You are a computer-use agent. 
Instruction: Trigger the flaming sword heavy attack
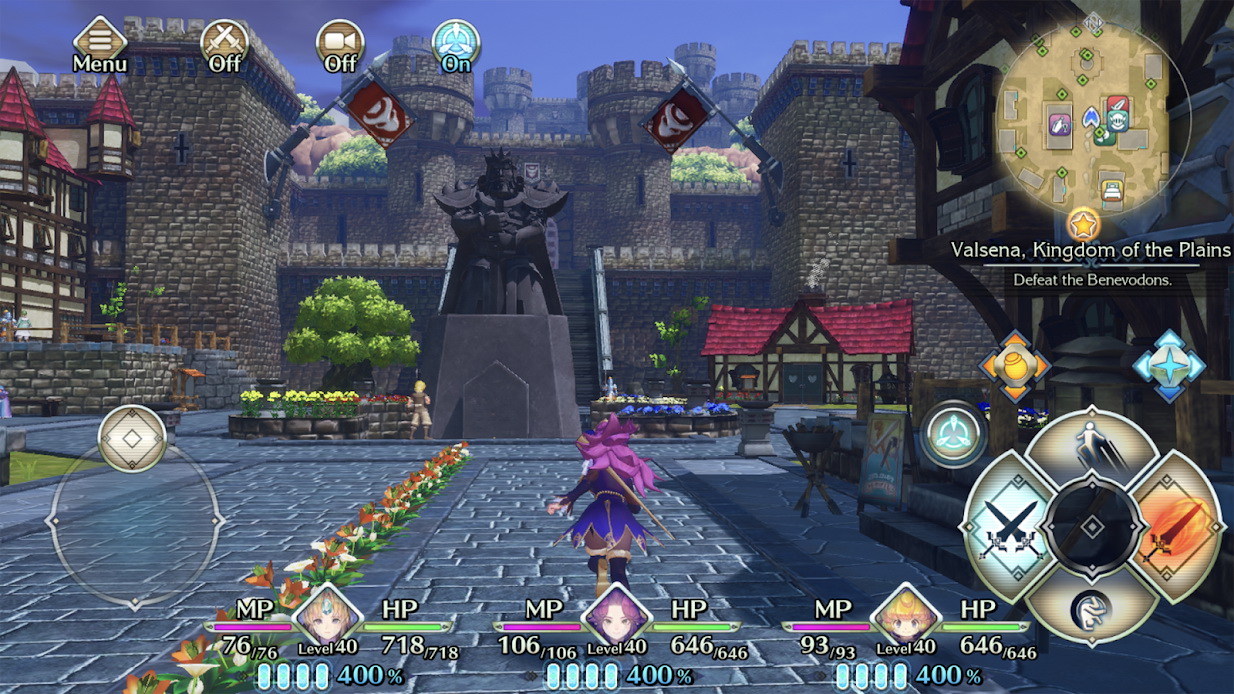click(1178, 525)
